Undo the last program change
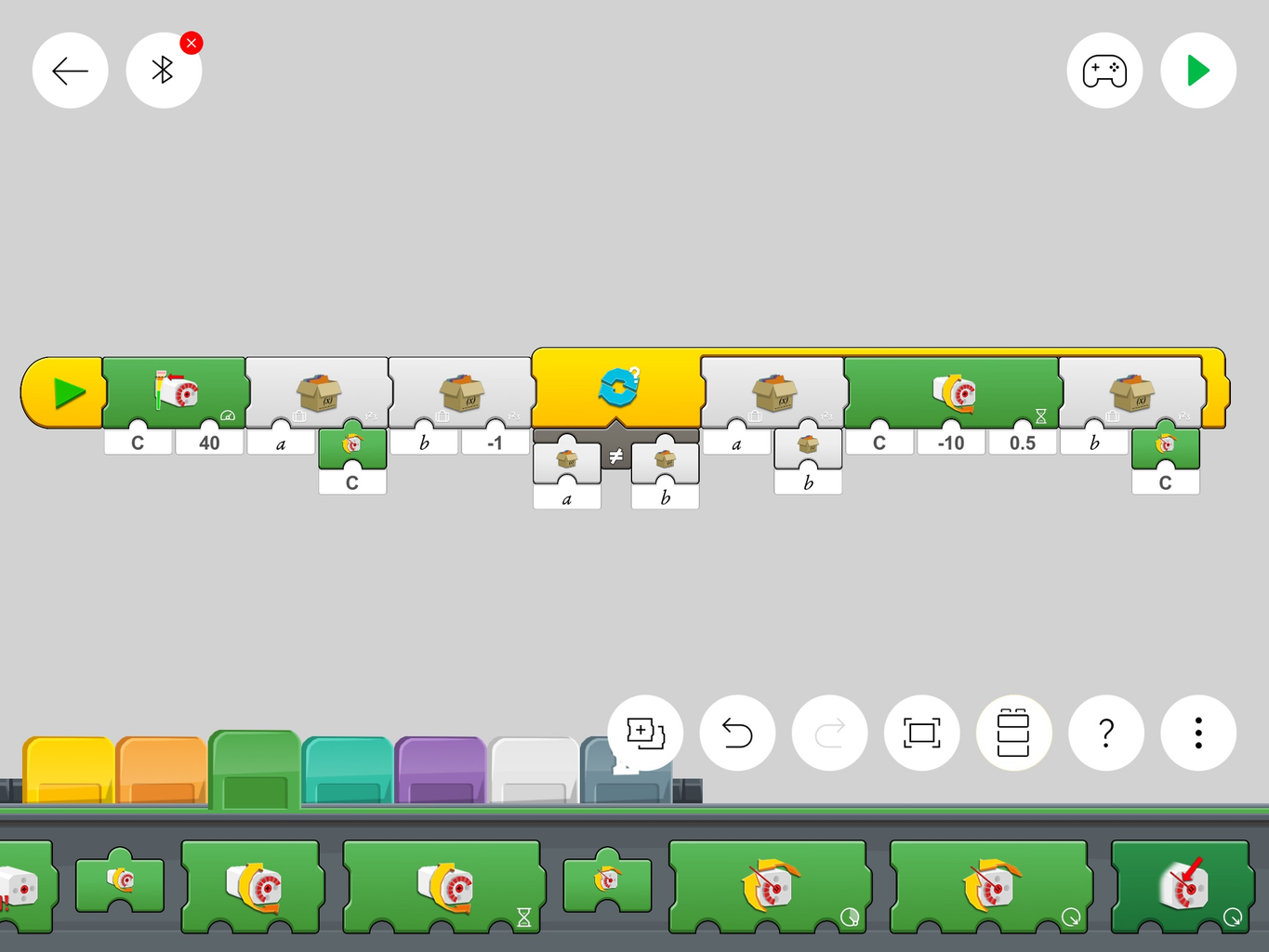The height and width of the screenshot is (952, 1269). point(736,734)
